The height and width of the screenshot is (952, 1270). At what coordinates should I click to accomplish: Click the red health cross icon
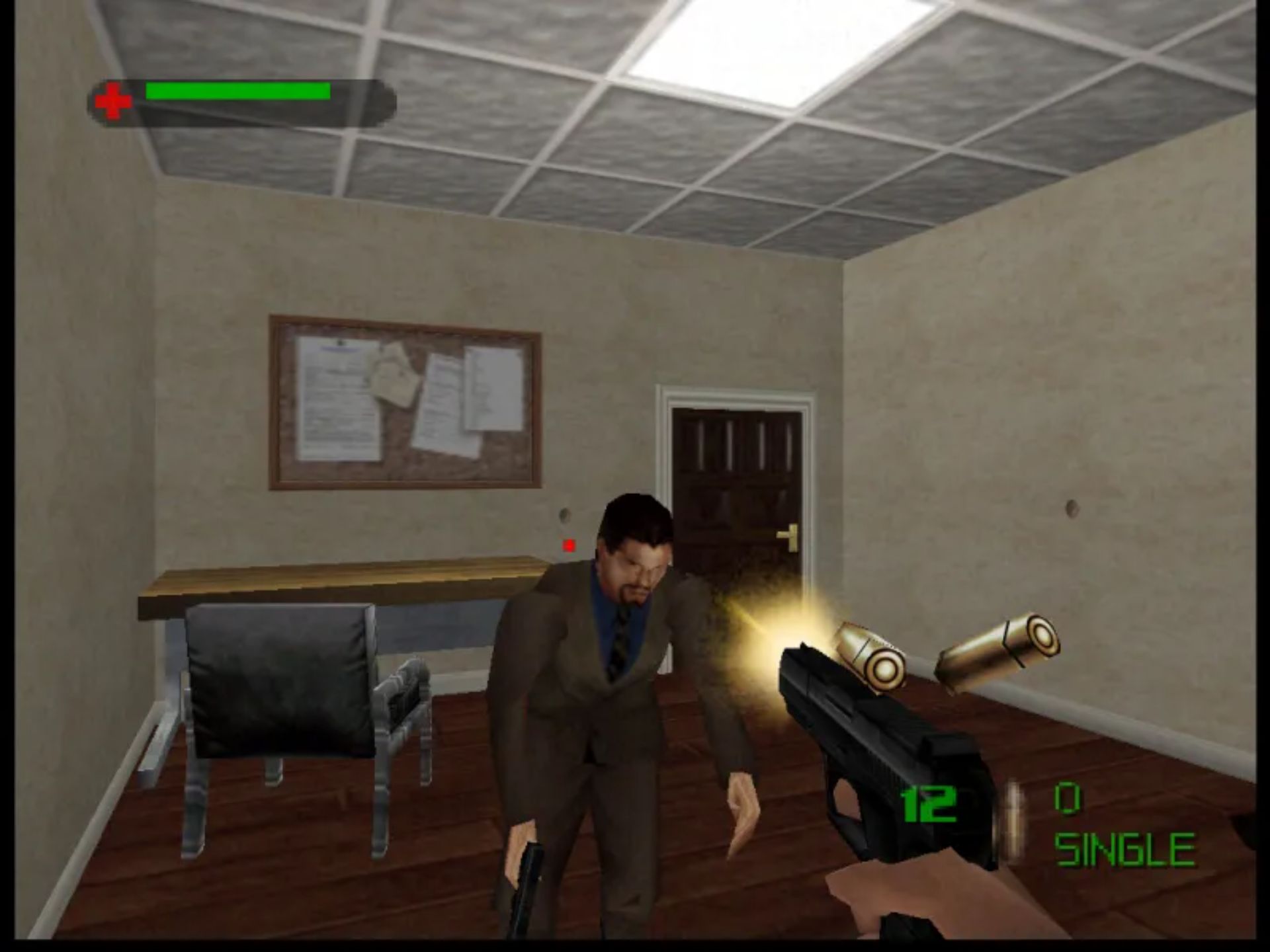(115, 99)
